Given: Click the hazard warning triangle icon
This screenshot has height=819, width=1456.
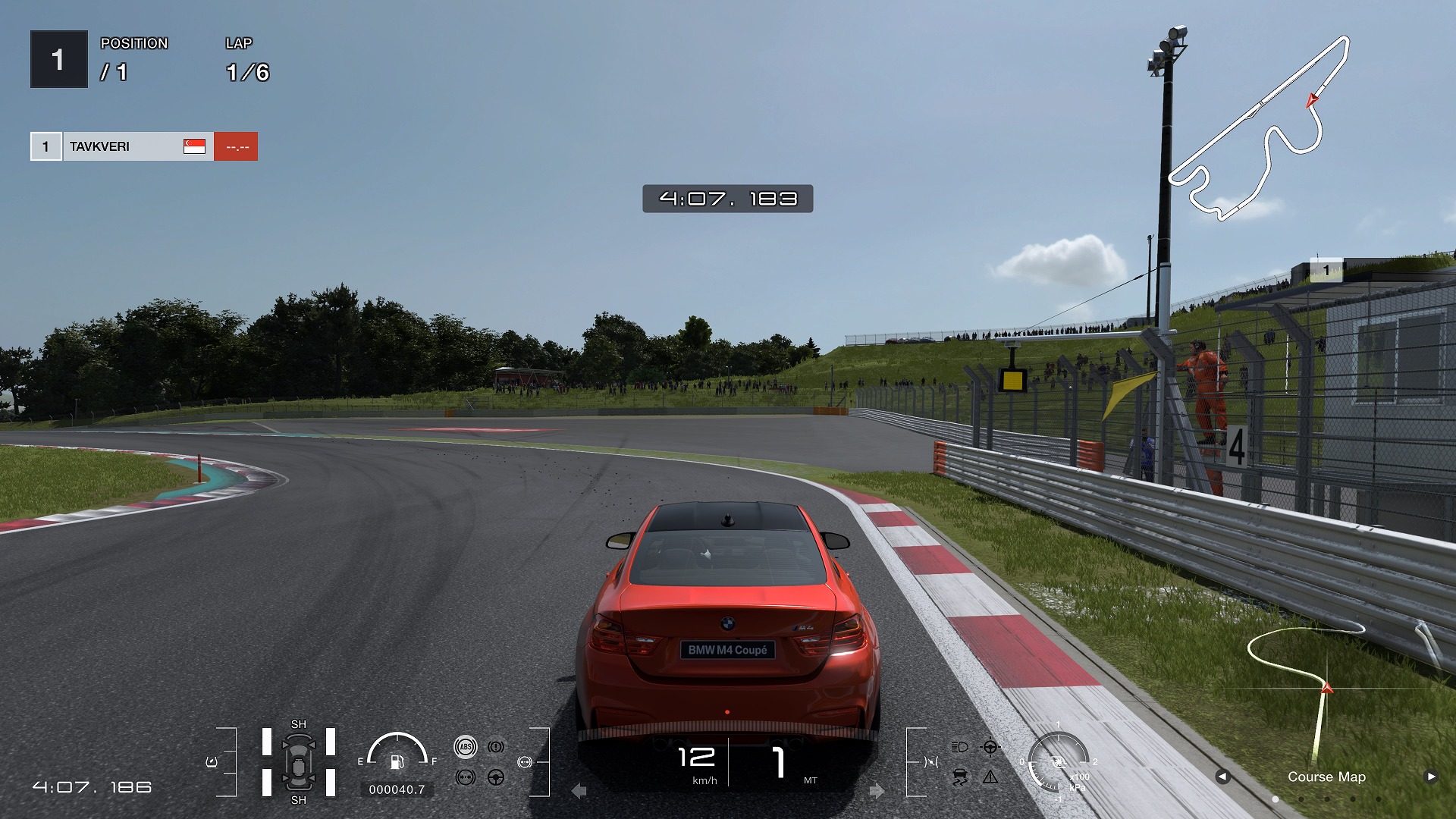Looking at the screenshot, I should 990,777.
